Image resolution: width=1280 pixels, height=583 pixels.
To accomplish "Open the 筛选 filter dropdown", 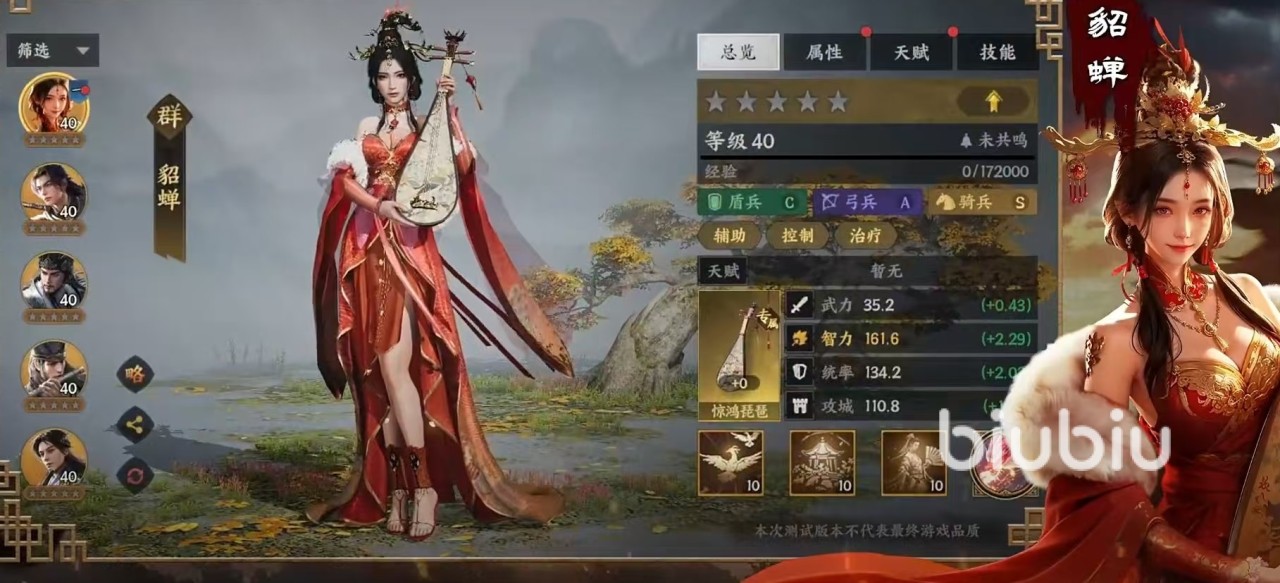I will pyautogui.click(x=52, y=50).
